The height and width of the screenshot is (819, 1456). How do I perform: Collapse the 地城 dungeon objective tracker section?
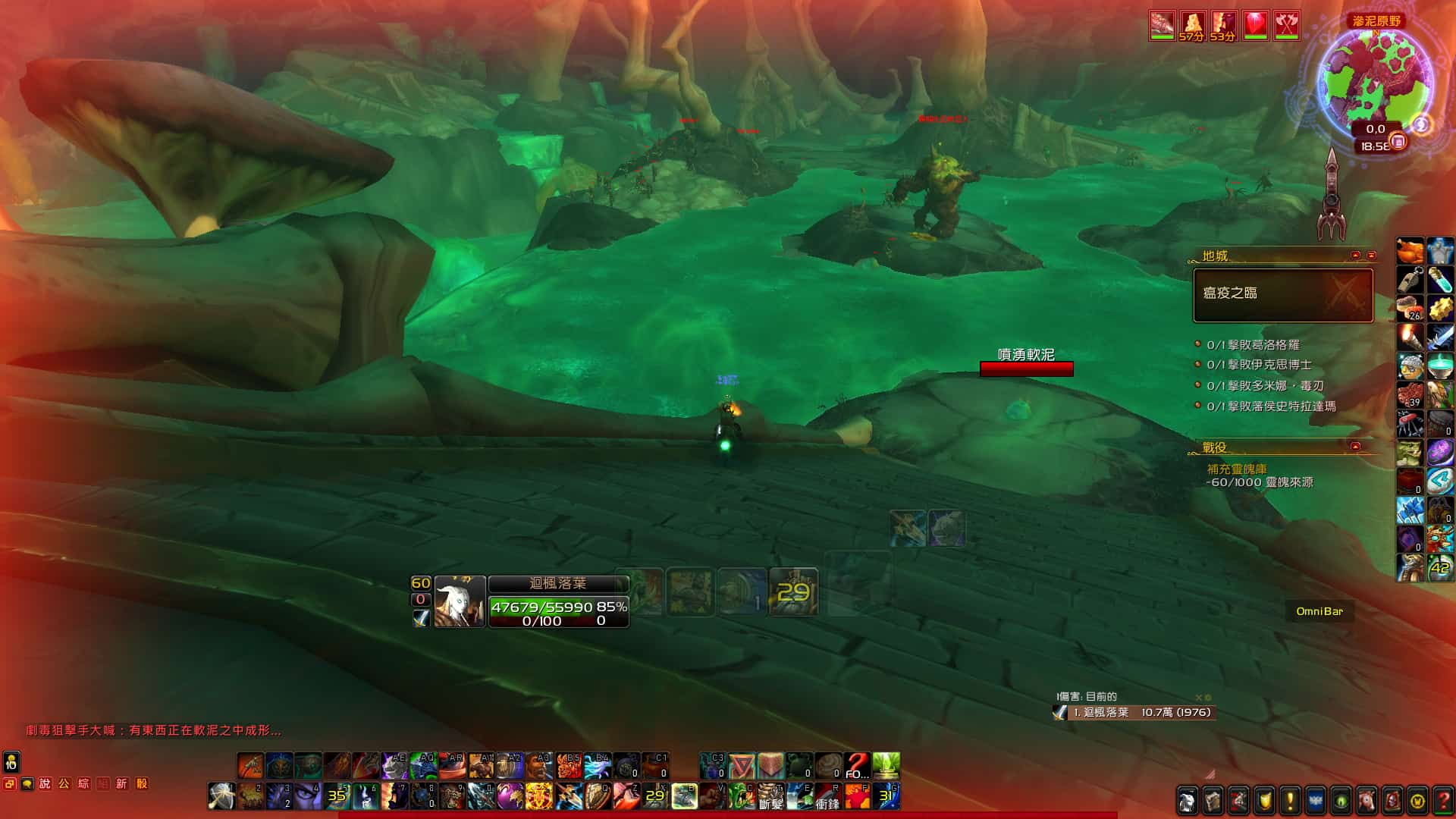1356,256
